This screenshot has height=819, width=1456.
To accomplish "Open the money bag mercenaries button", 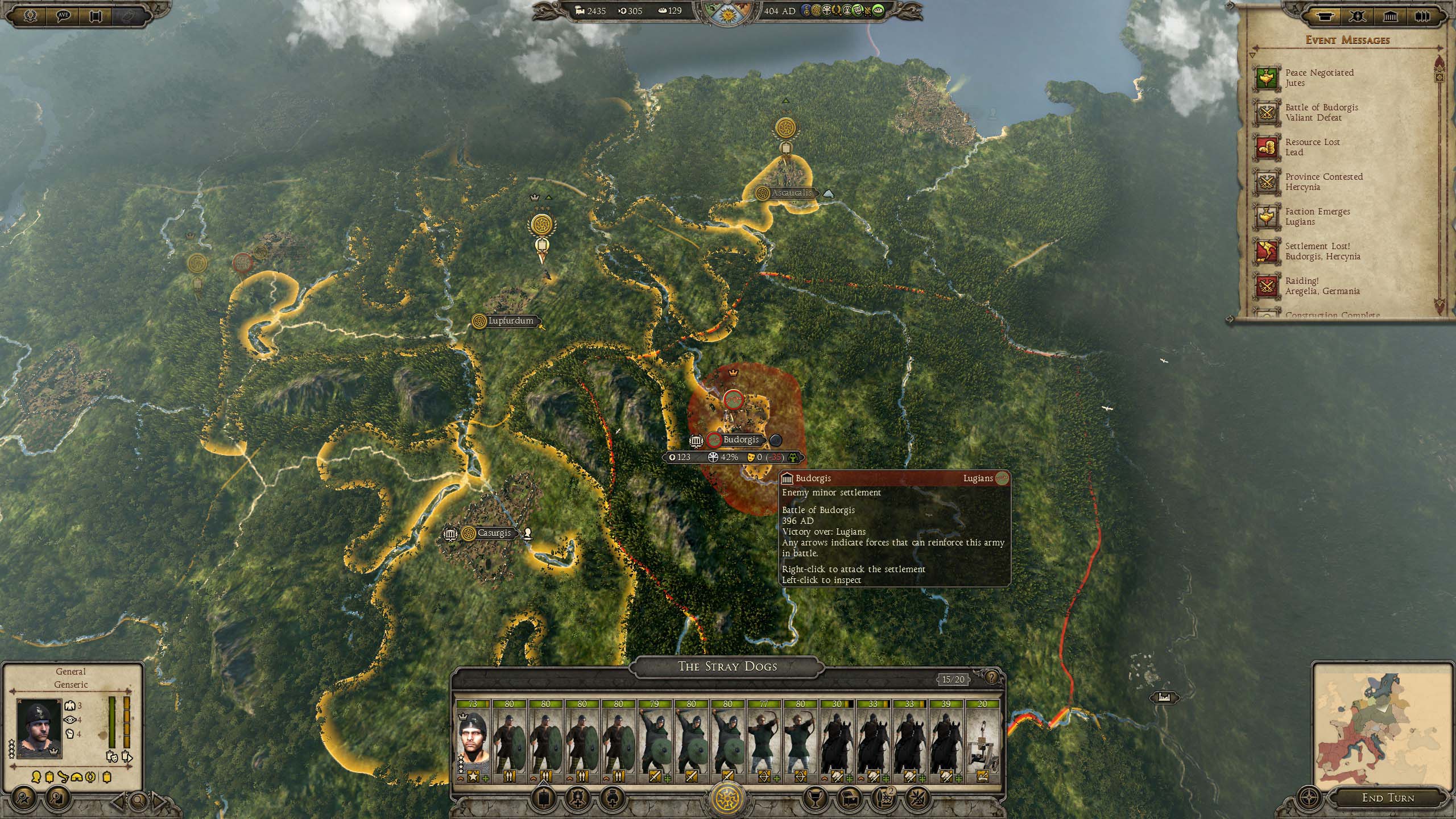I will tap(612, 799).
